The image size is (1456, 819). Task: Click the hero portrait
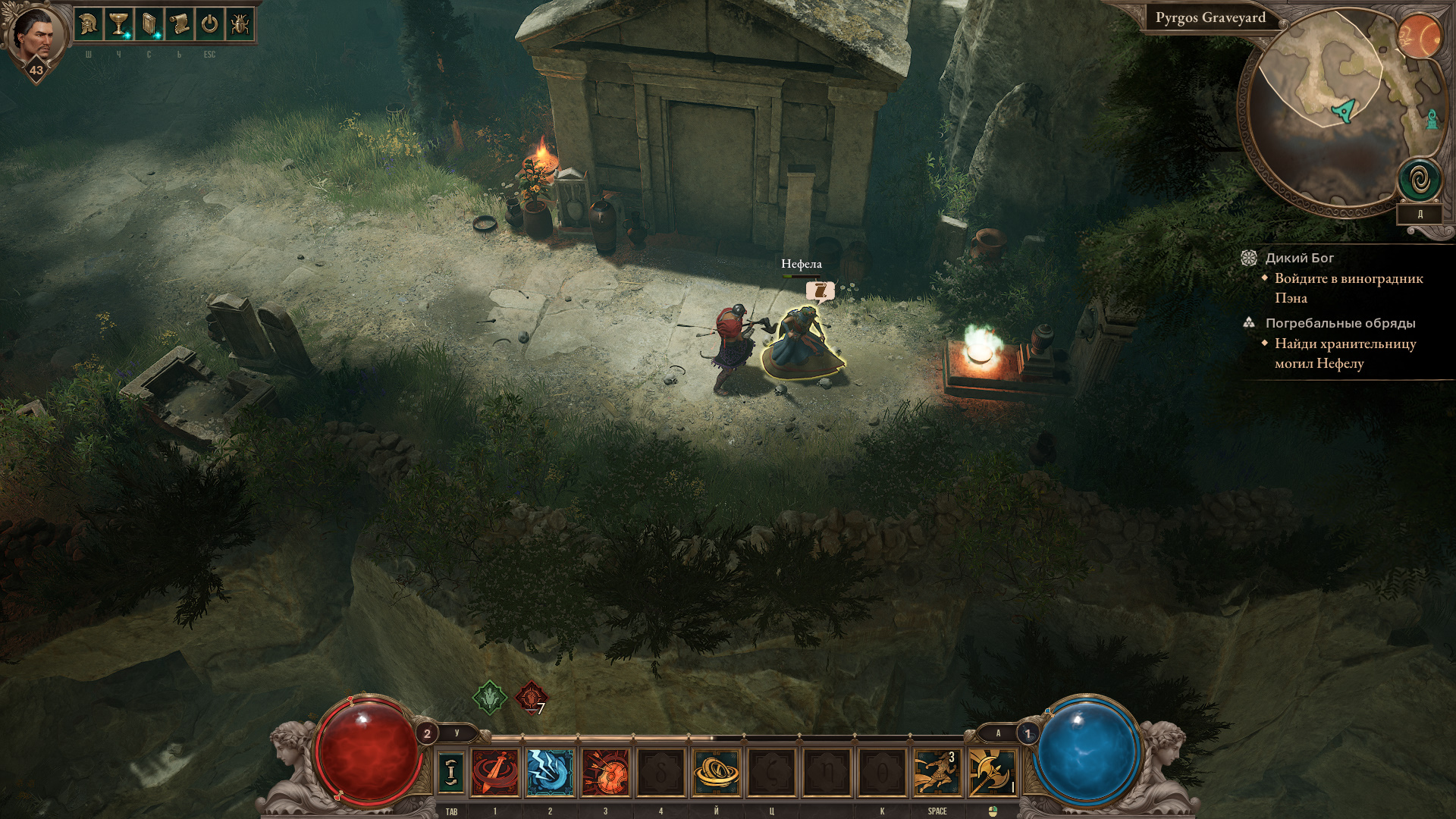[35, 36]
